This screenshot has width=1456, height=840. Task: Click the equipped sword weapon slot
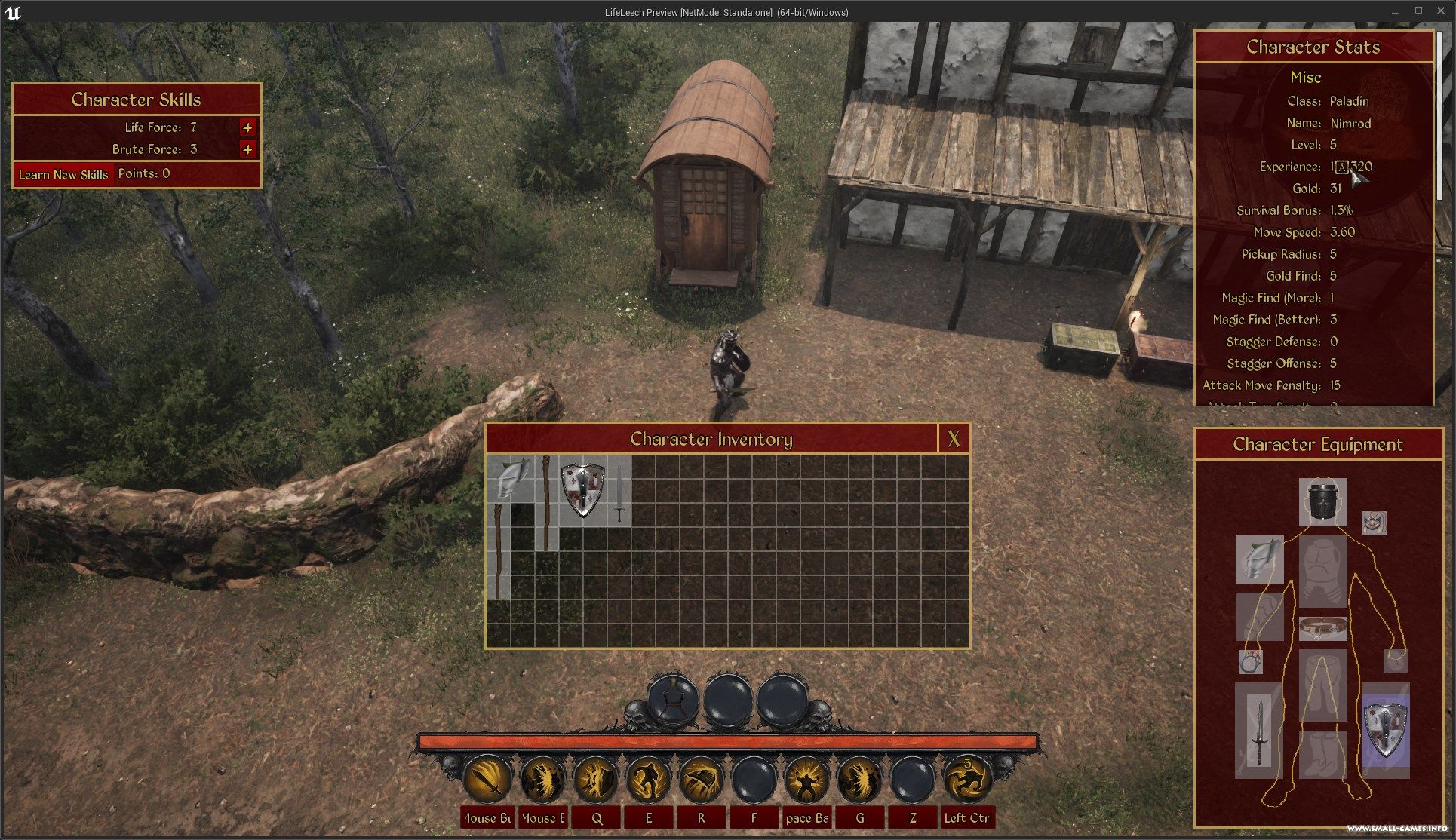(1258, 730)
